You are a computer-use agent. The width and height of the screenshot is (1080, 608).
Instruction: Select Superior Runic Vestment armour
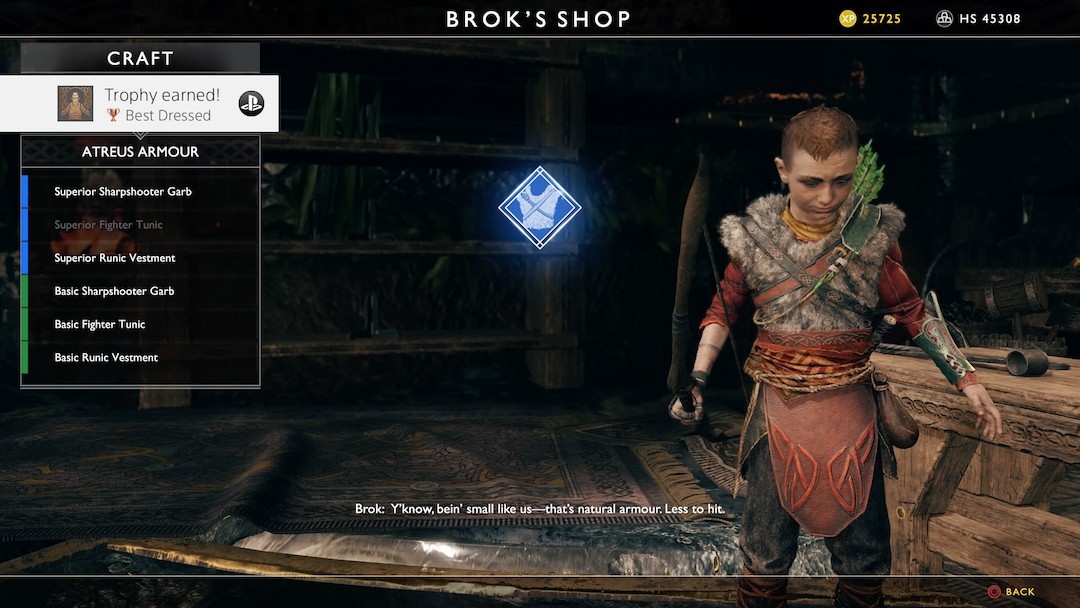(115, 258)
